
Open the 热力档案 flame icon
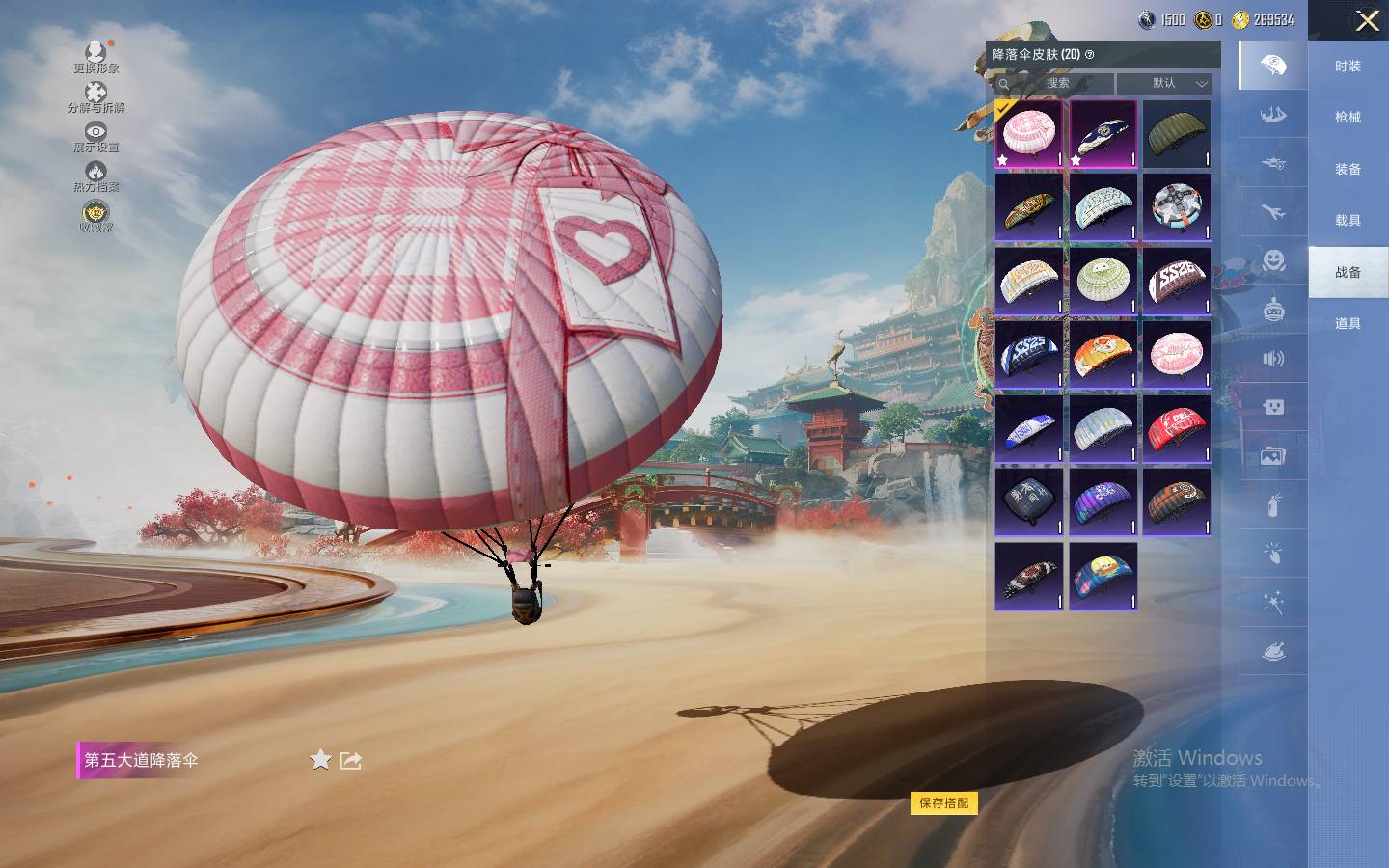coord(95,176)
